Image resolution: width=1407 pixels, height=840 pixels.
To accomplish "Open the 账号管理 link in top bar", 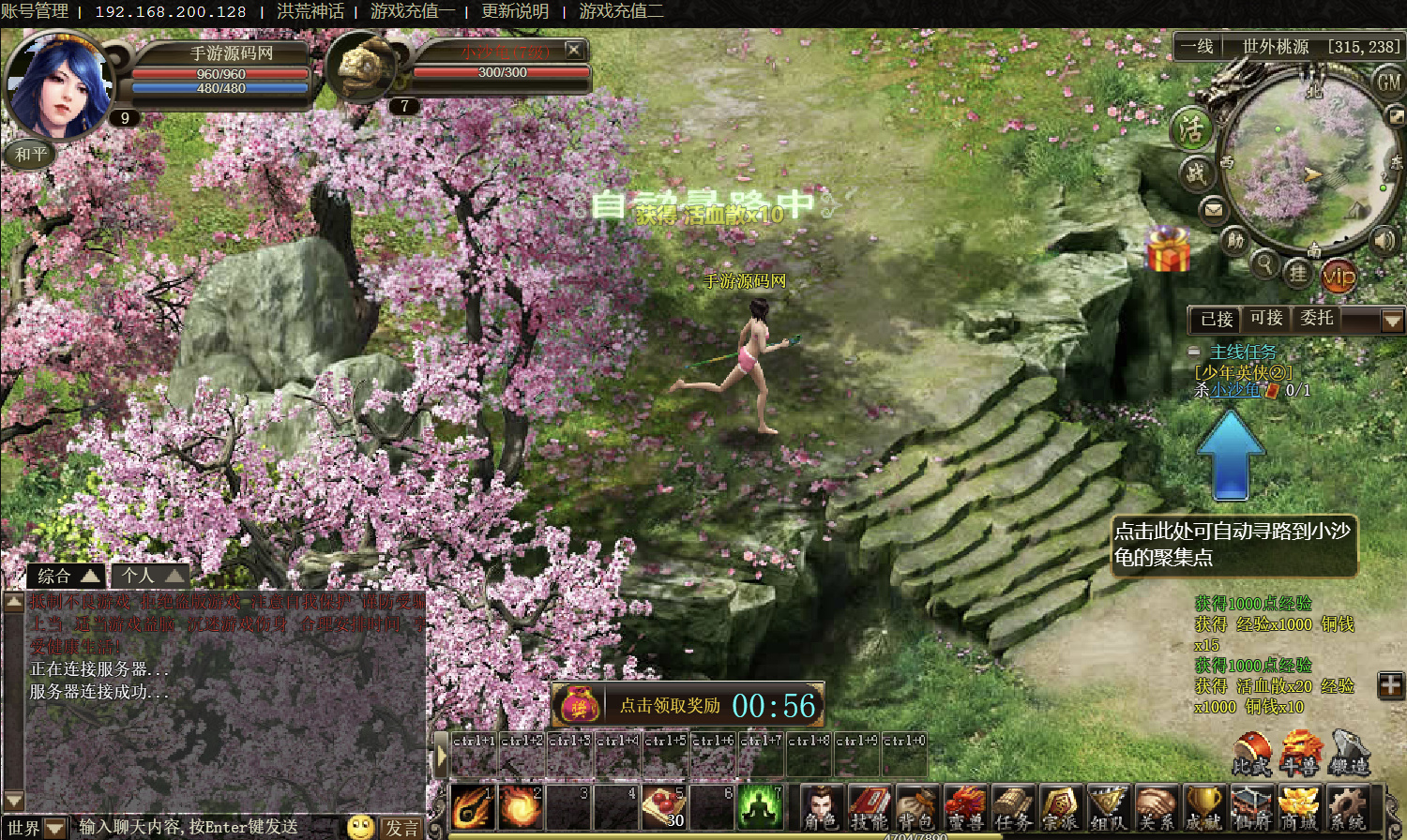I will coord(35,12).
